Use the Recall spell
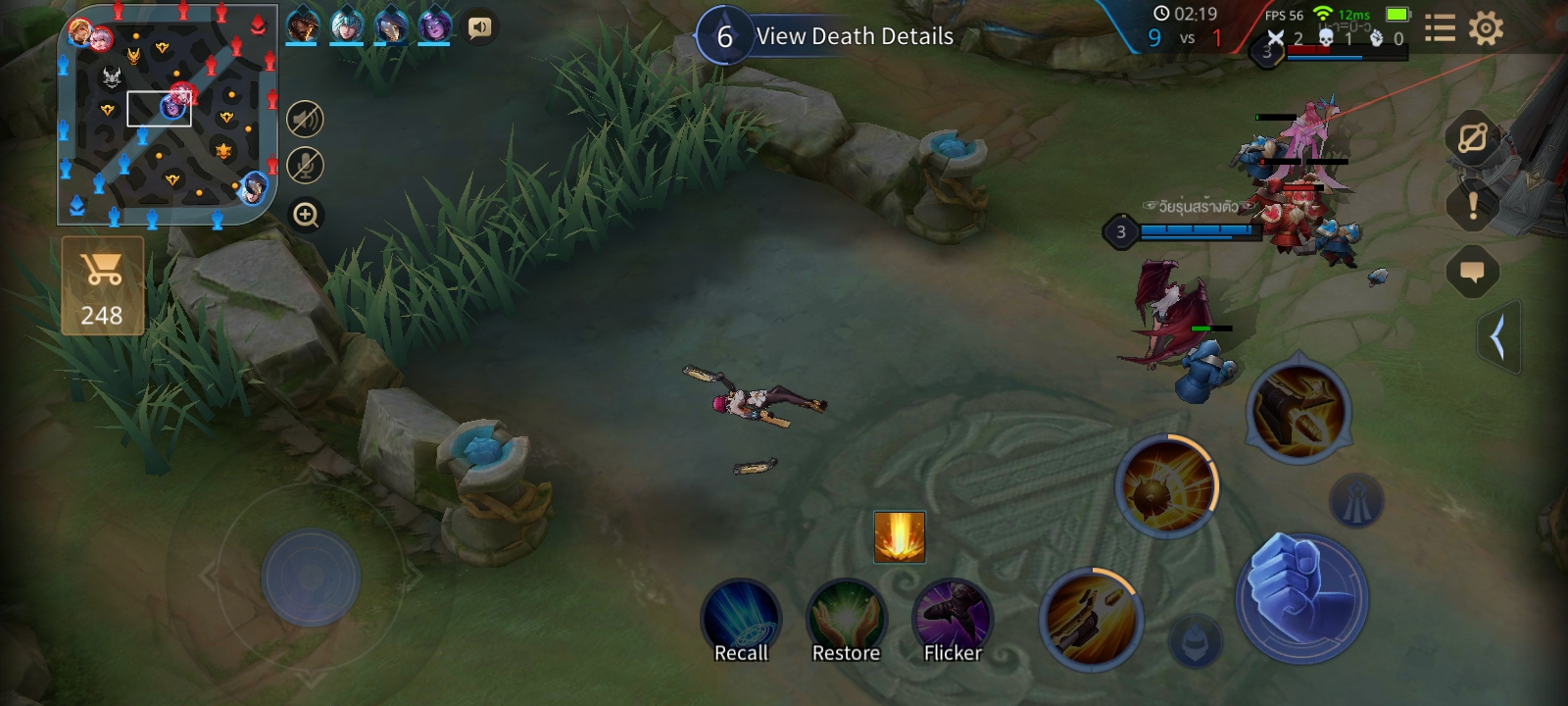1568x706 pixels. (741, 620)
